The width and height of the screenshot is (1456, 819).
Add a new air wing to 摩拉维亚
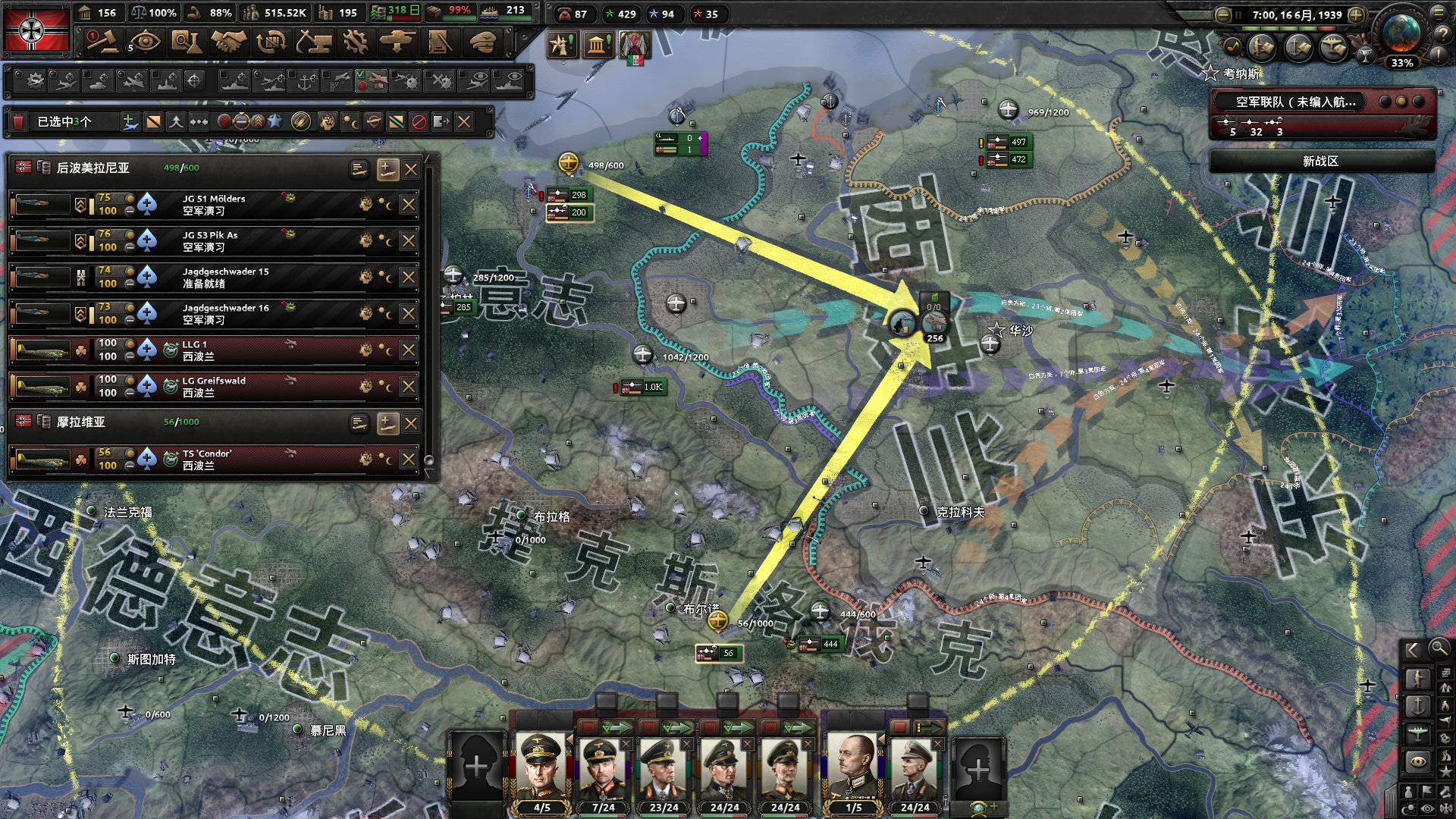tap(387, 423)
